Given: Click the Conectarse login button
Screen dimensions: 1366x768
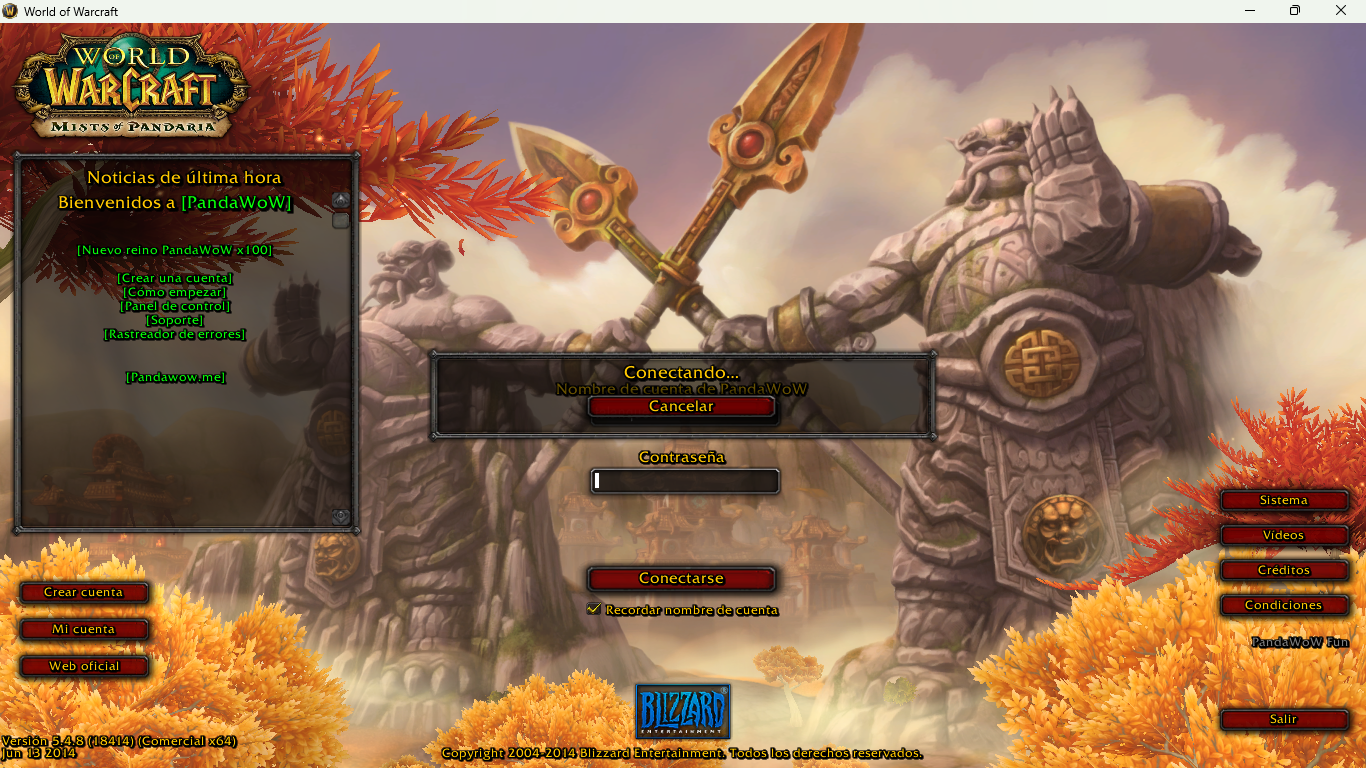Looking at the screenshot, I should (681, 579).
